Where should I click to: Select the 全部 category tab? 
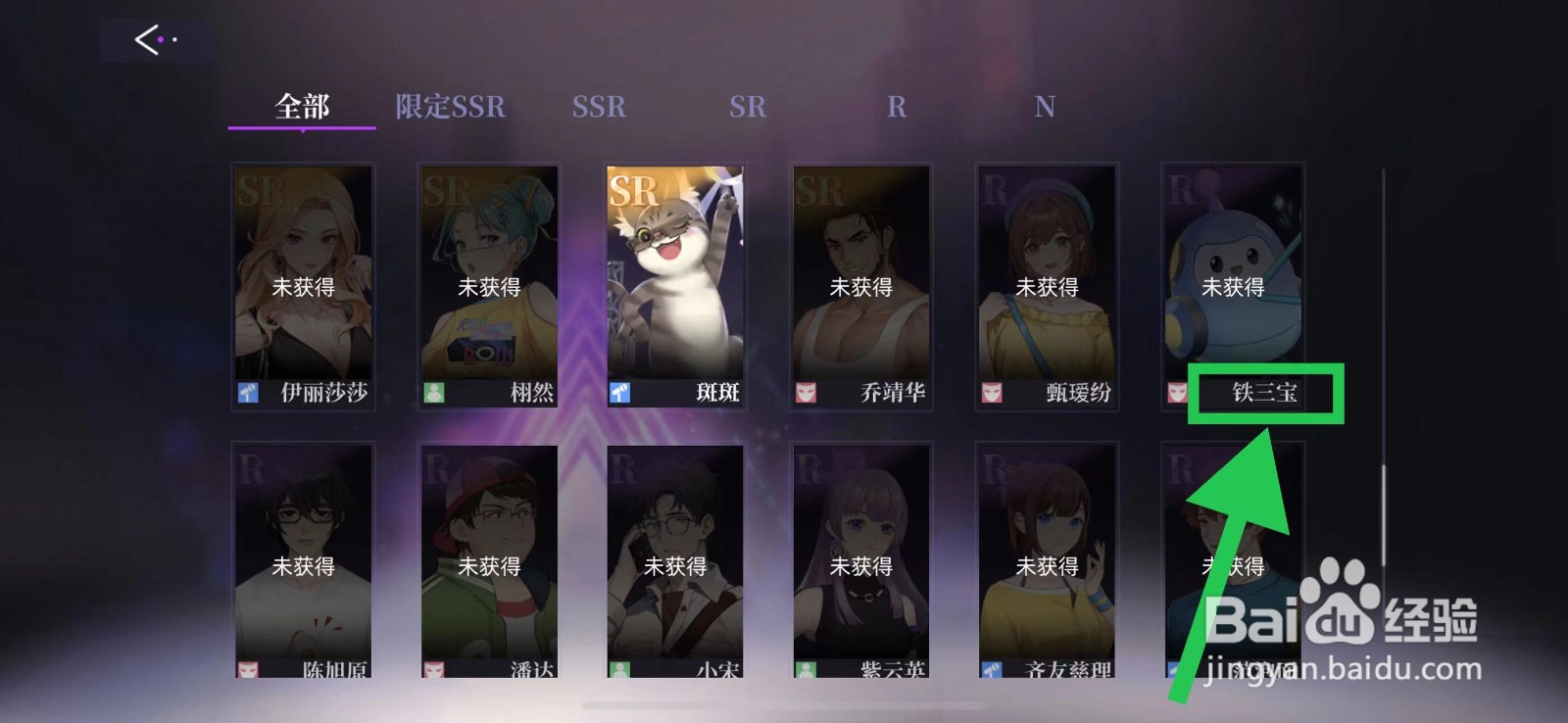click(301, 106)
